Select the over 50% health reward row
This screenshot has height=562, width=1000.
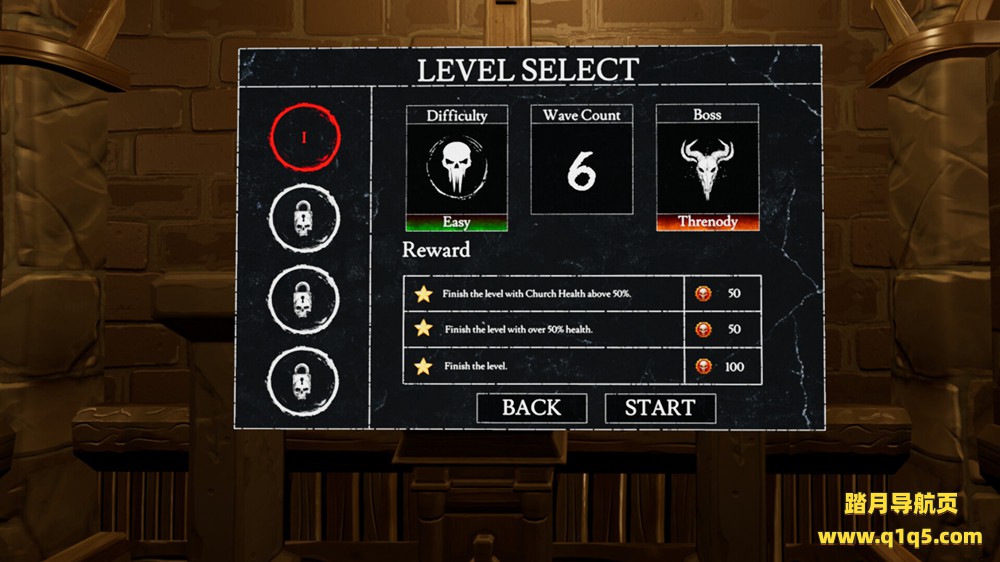tap(581, 329)
